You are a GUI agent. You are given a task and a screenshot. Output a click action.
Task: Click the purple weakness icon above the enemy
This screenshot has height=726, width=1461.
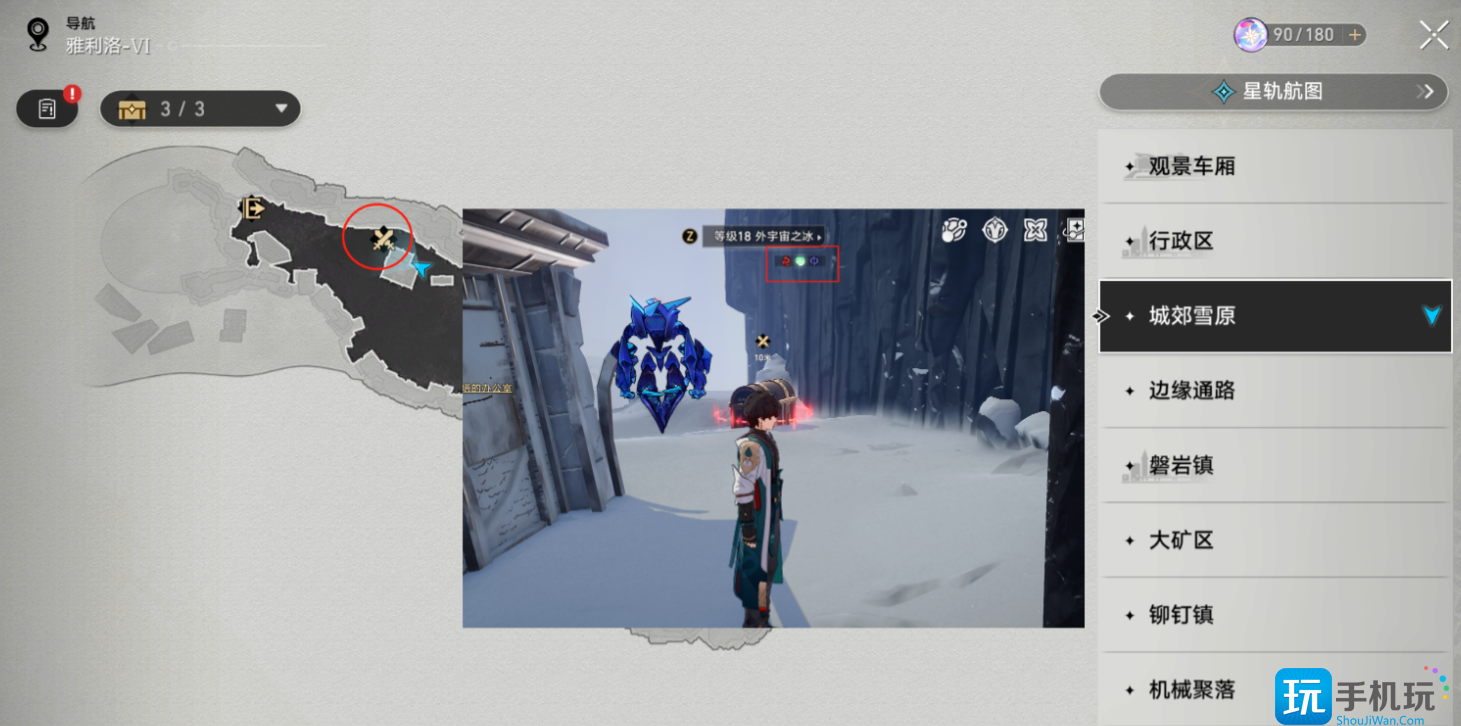(813, 262)
